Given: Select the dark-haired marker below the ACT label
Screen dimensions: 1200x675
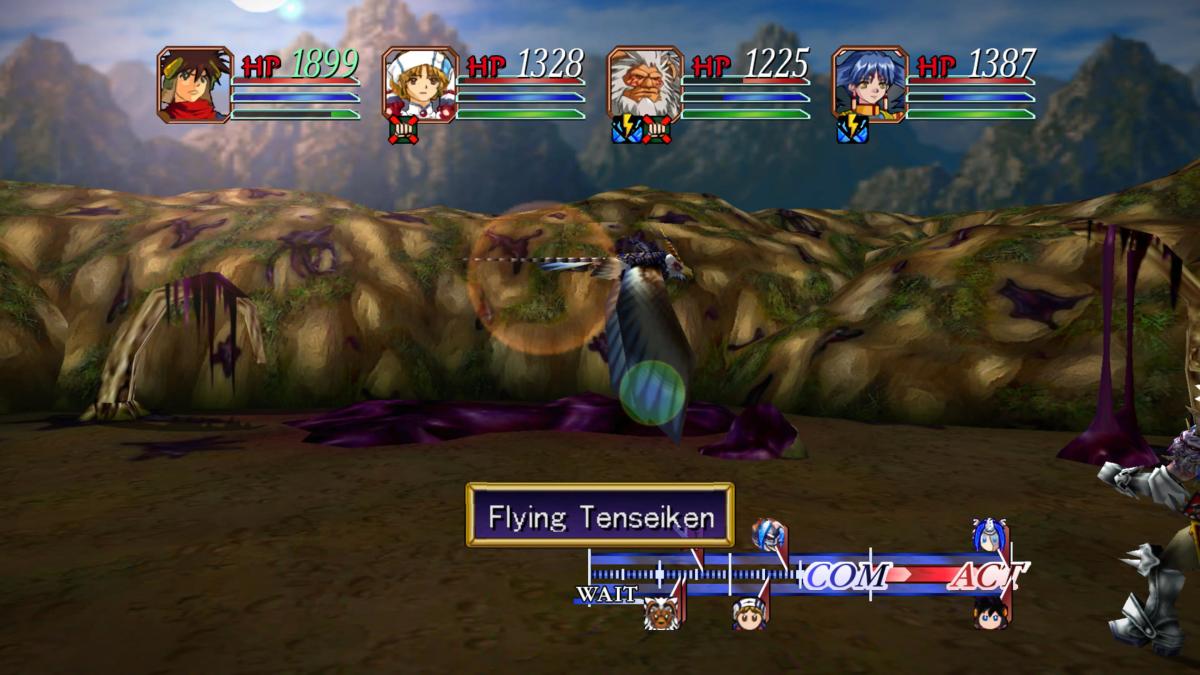Looking at the screenshot, I should (x=989, y=612).
